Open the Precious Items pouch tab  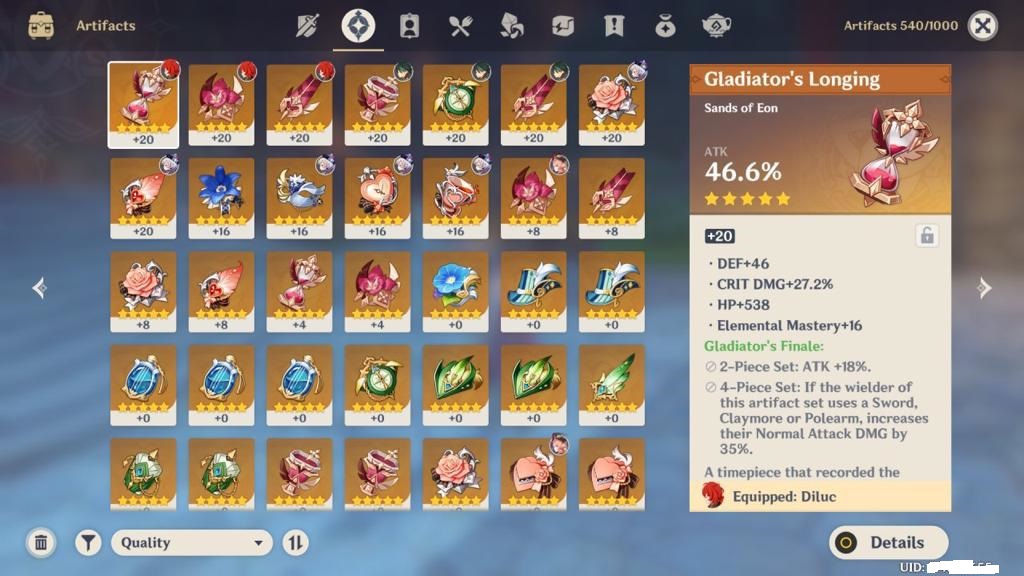pos(665,26)
